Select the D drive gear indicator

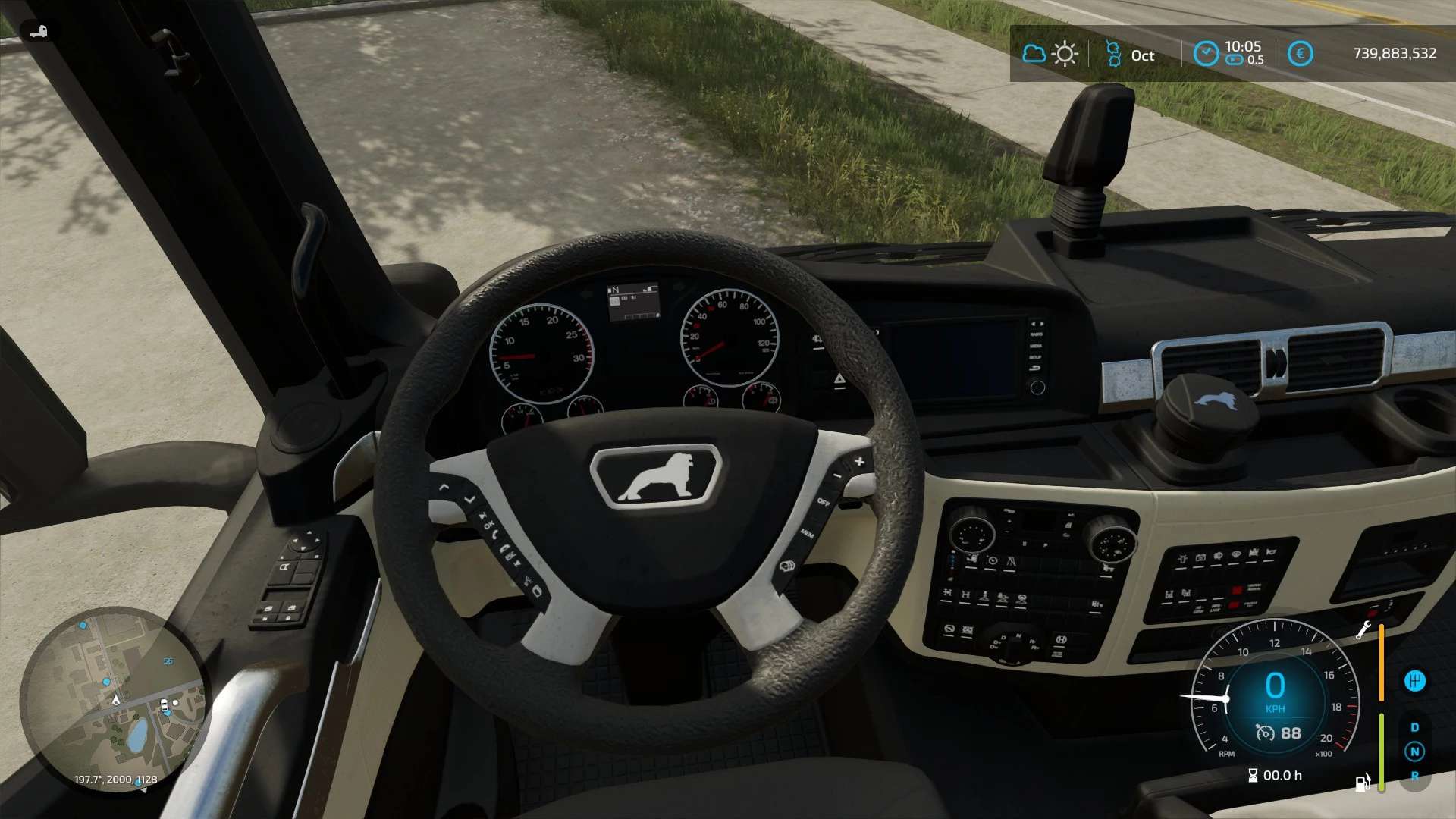pos(1414,727)
